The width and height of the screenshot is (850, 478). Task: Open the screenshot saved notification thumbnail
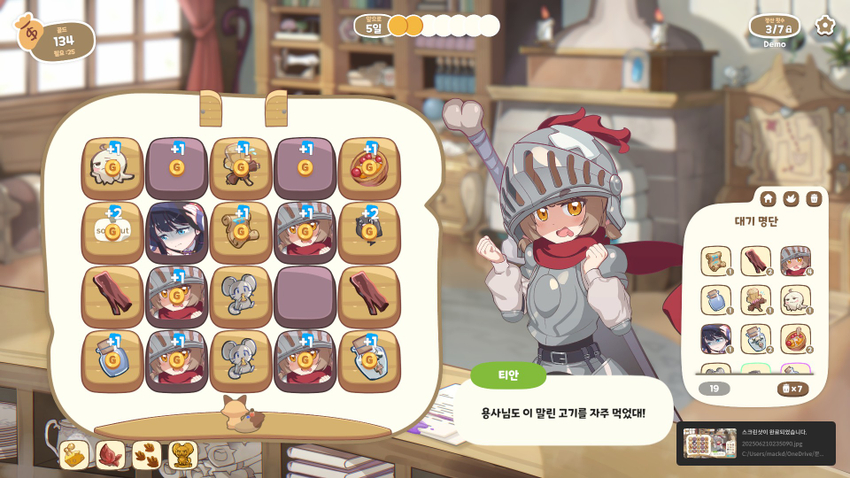709,443
